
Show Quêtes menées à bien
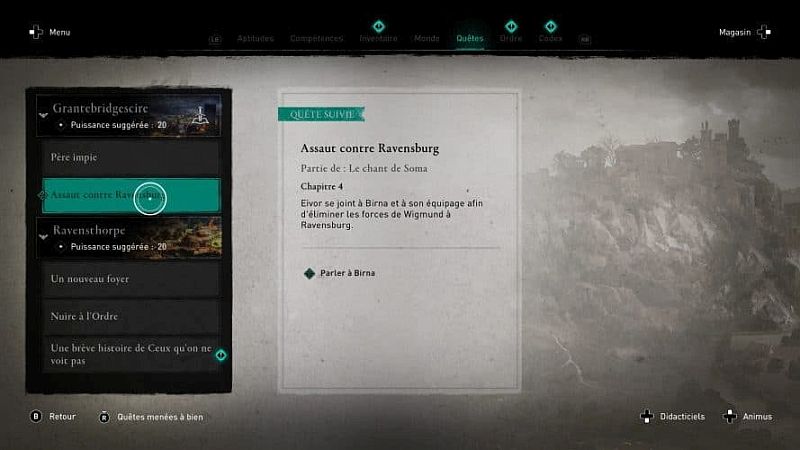tap(151, 416)
